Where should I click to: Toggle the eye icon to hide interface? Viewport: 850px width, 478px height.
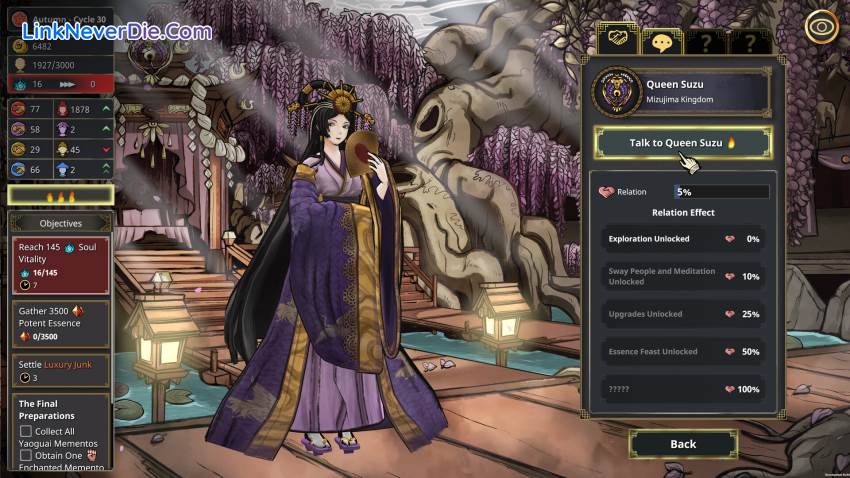(x=821, y=27)
